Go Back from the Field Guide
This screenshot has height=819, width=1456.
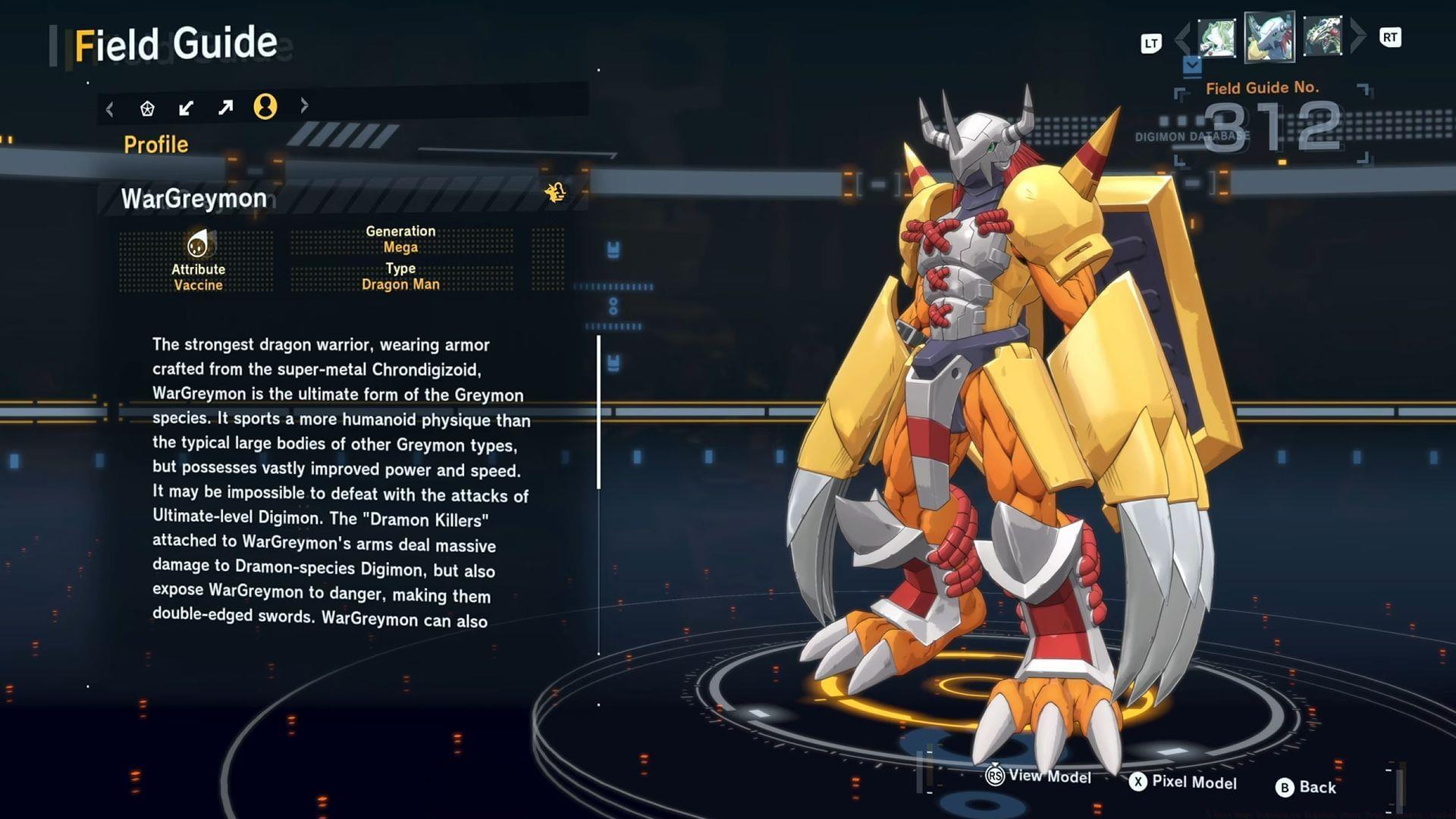coord(1306,787)
